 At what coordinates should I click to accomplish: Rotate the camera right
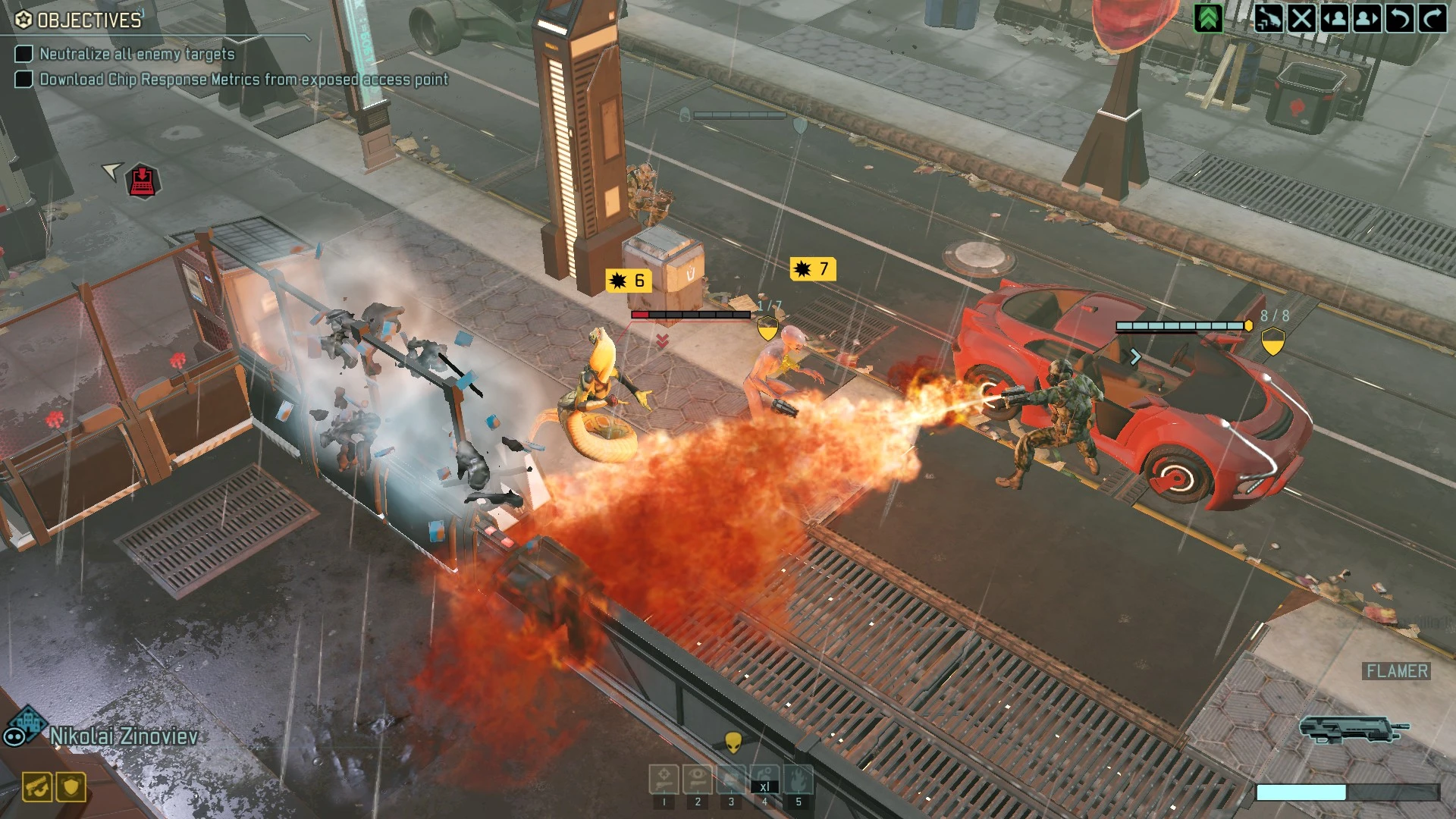(1432, 18)
